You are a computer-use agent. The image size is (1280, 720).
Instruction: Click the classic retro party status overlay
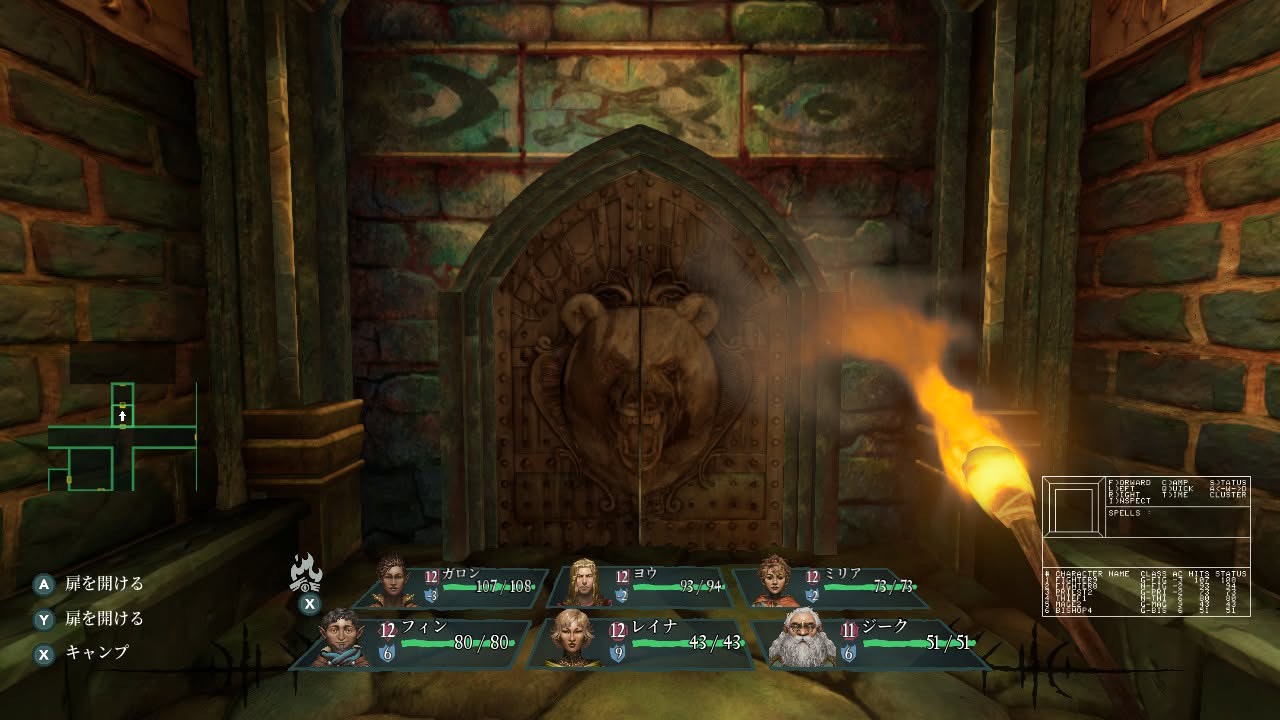tap(1146, 546)
